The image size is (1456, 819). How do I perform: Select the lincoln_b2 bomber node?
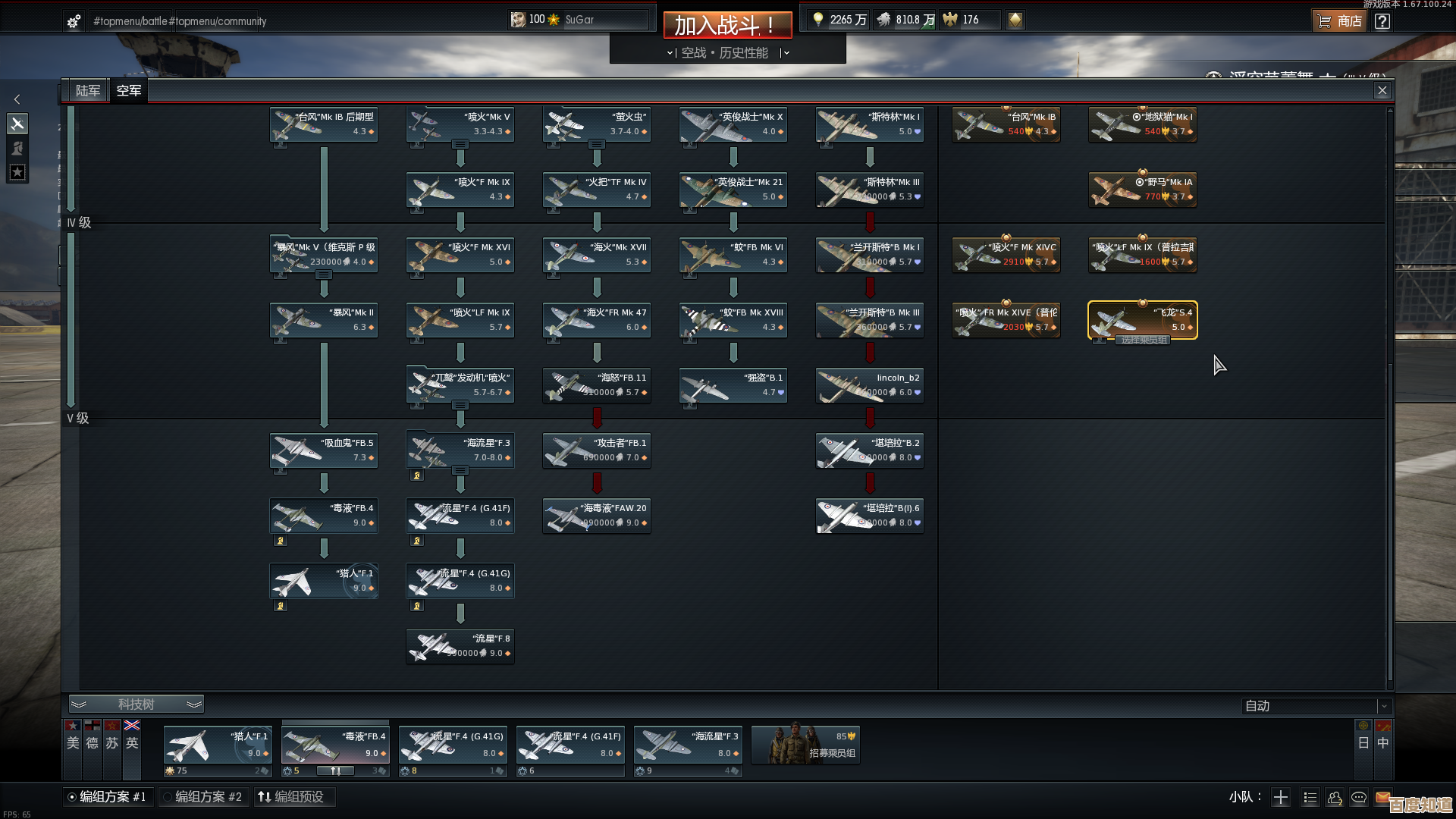(870, 385)
